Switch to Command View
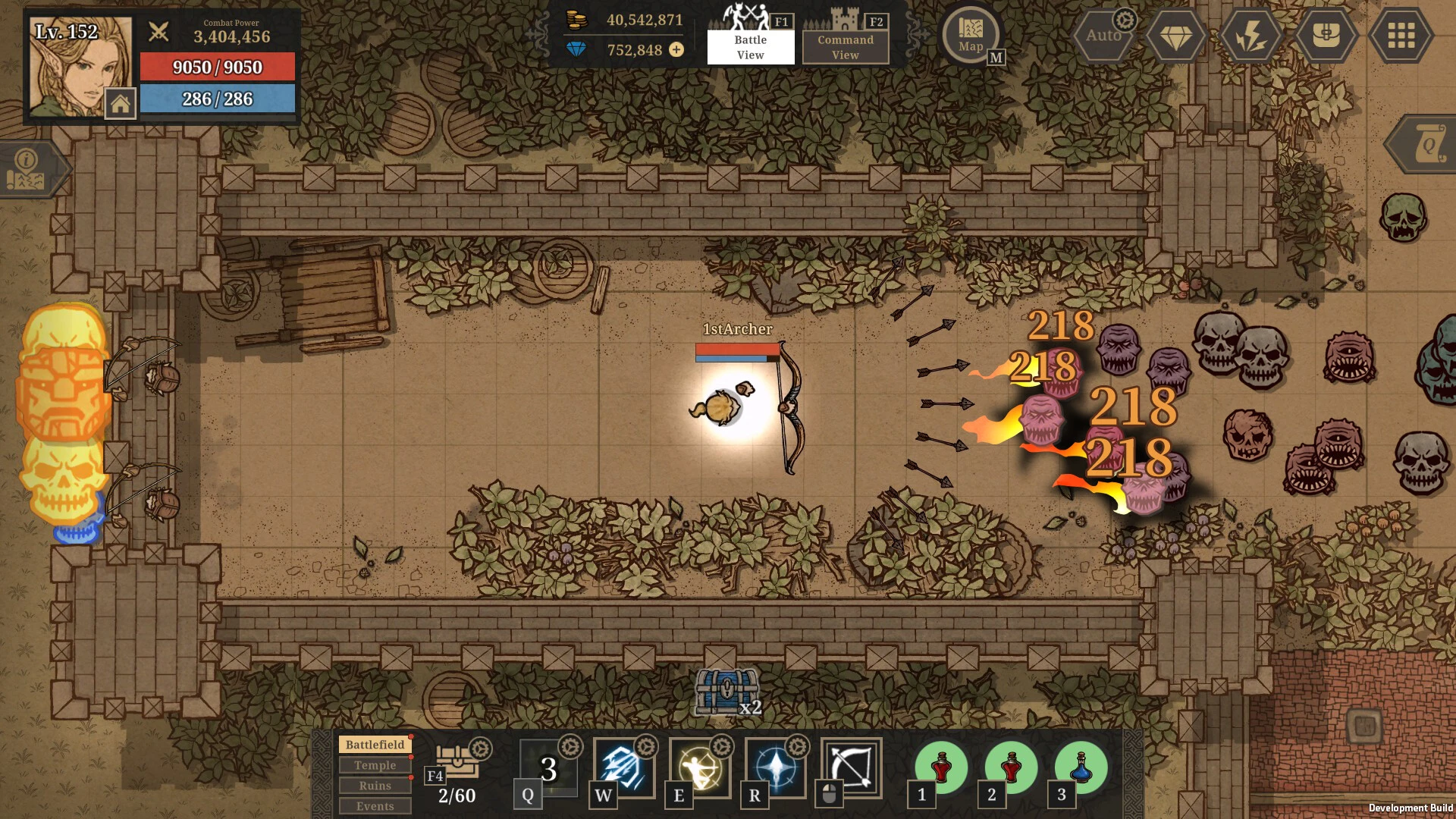This screenshot has height=819, width=1456. [x=844, y=45]
